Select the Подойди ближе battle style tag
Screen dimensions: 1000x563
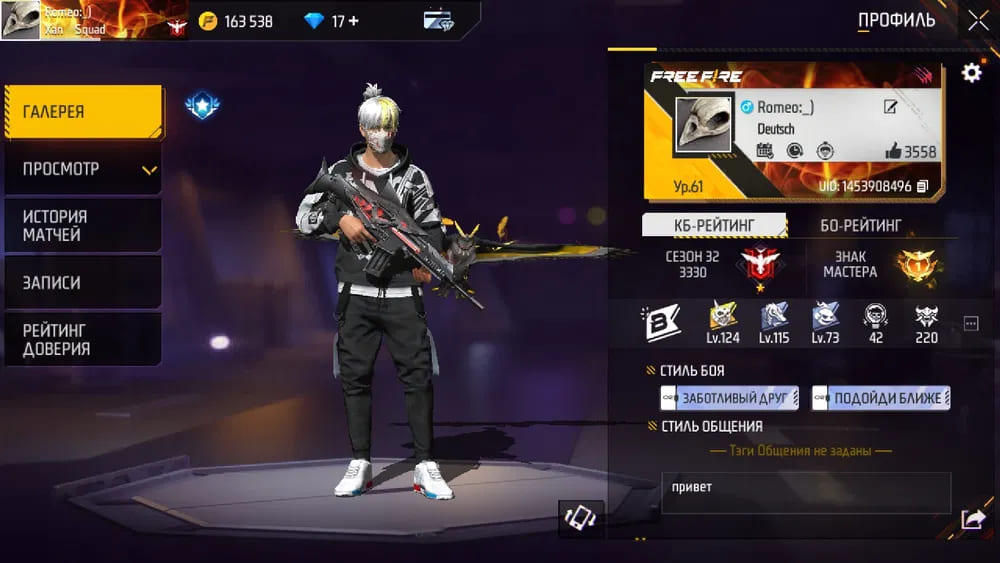pyautogui.click(x=881, y=398)
